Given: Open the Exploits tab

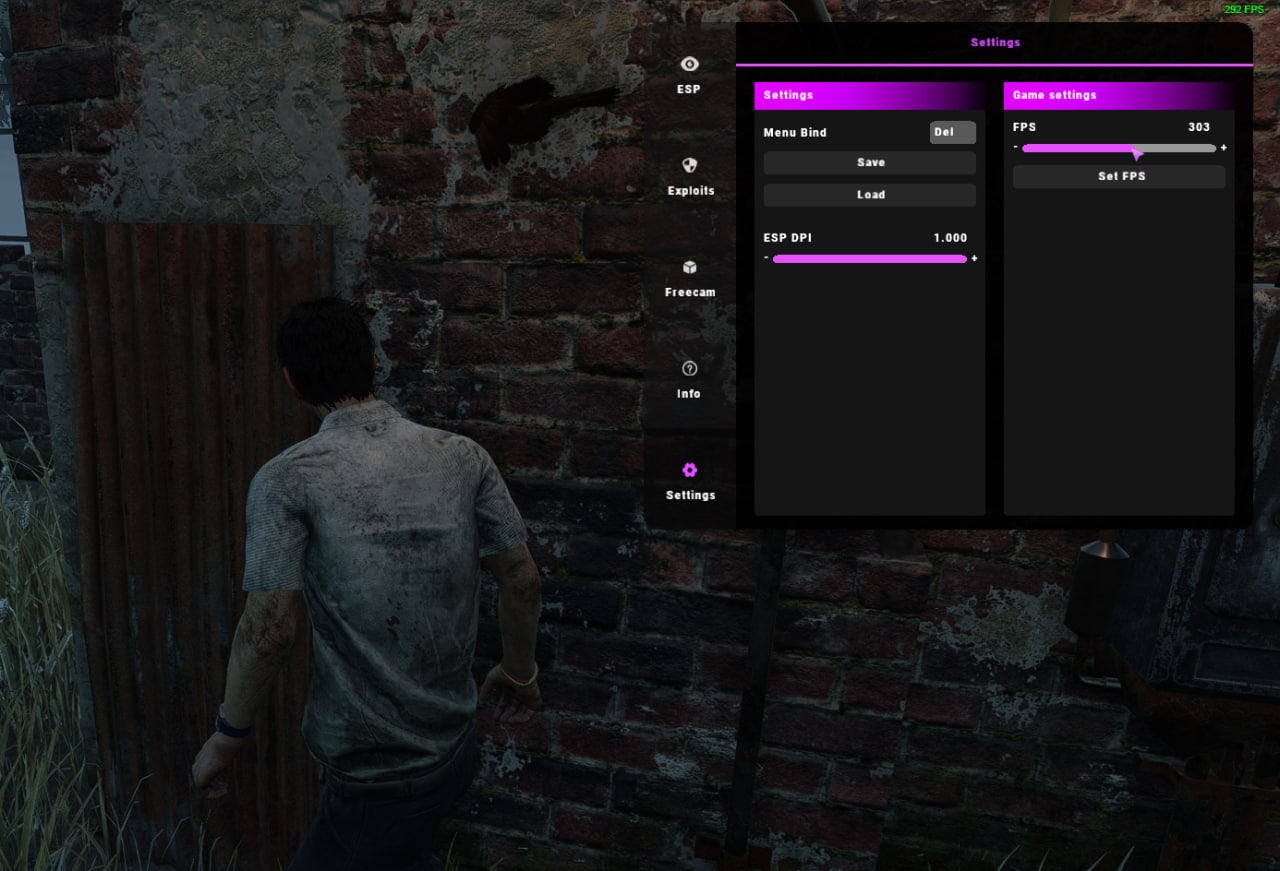Looking at the screenshot, I should tap(690, 176).
